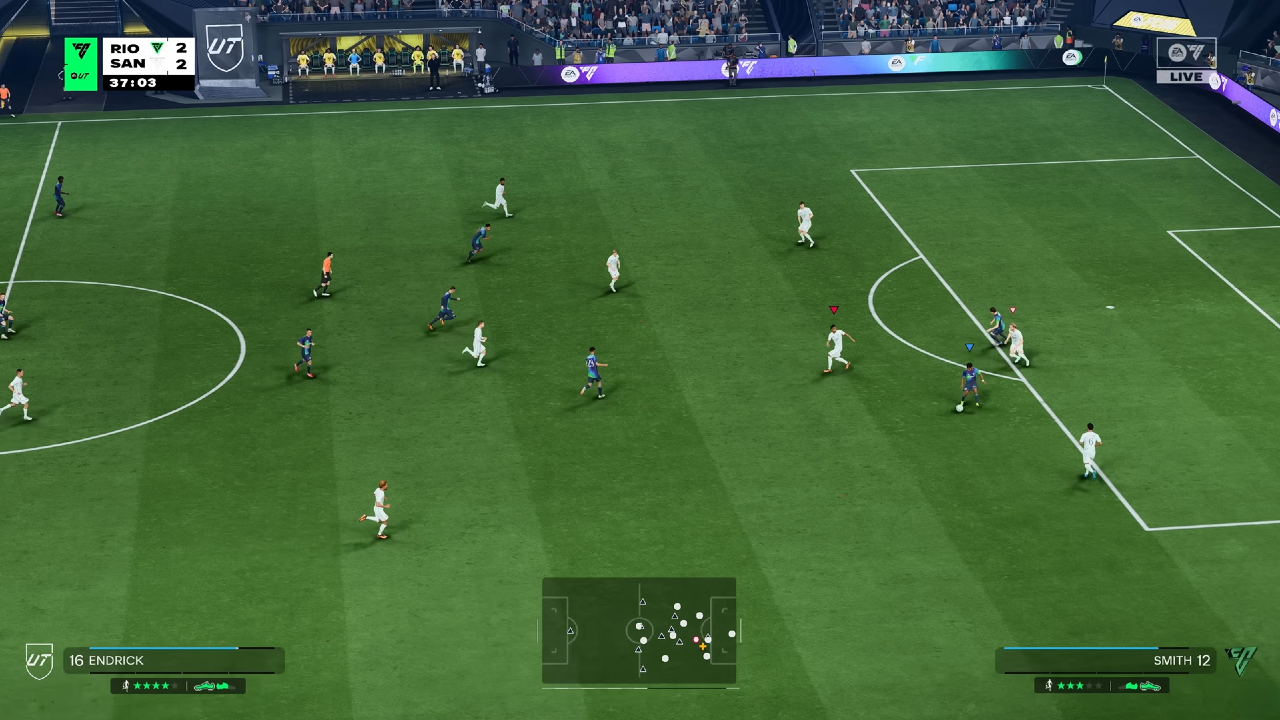The width and height of the screenshot is (1280, 720).
Task: Click the green team crest beside Smith
Action: point(1241,660)
